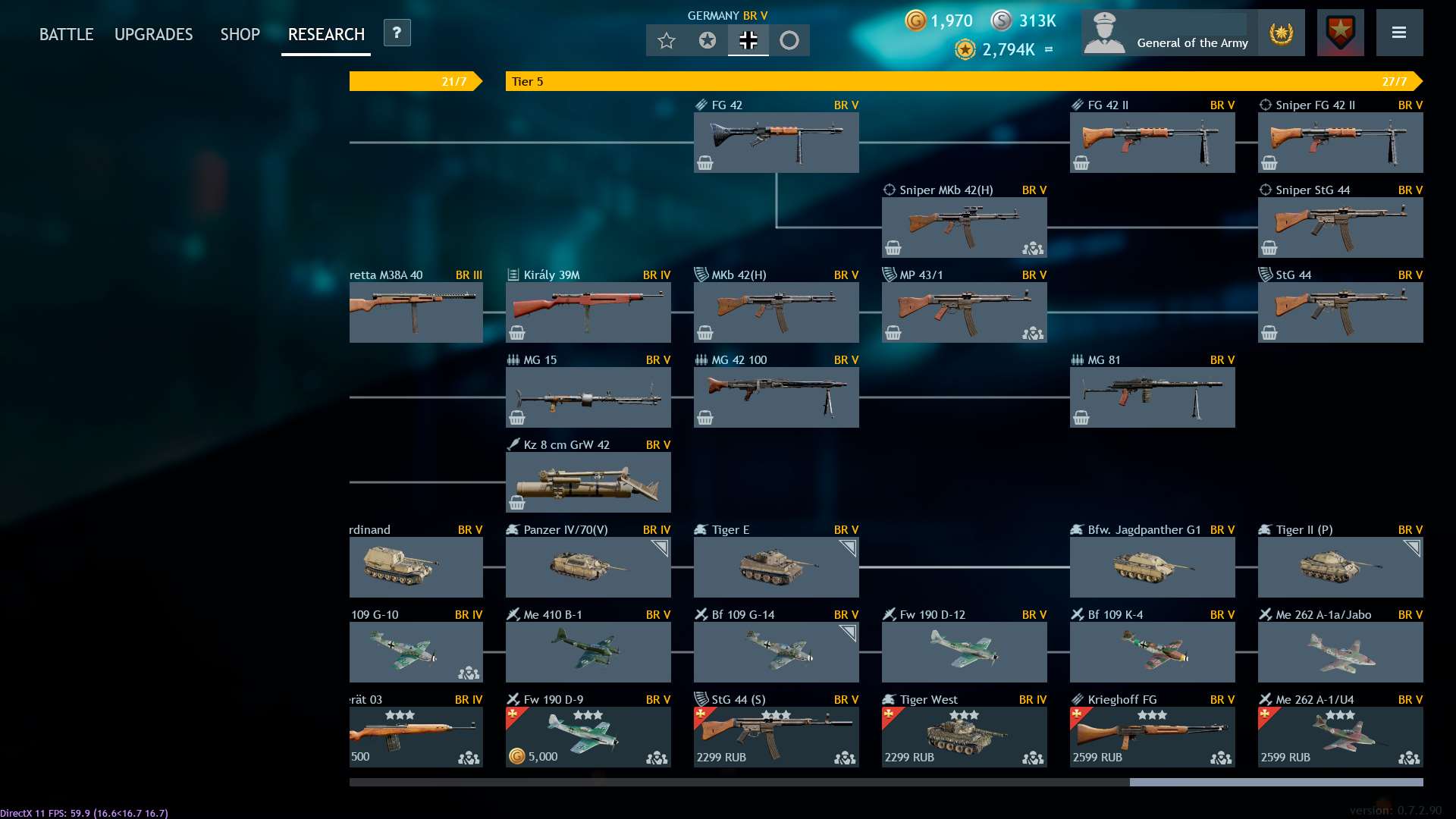This screenshot has height=819, width=1456.
Task: Open the purchase basket on the FG 42 card
Action: click(x=704, y=162)
